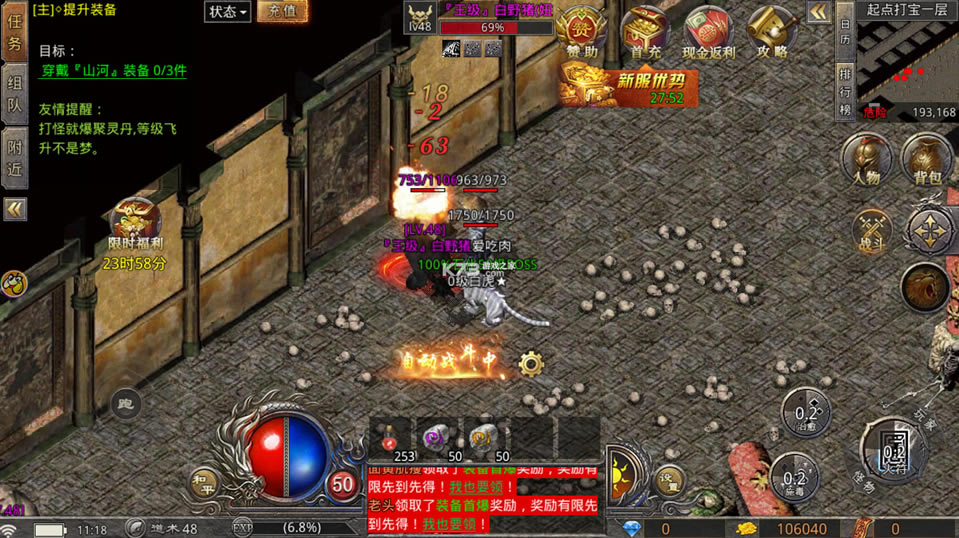Open the 新服优势 new server banner
This screenshot has width=959, height=538.
click(628, 85)
